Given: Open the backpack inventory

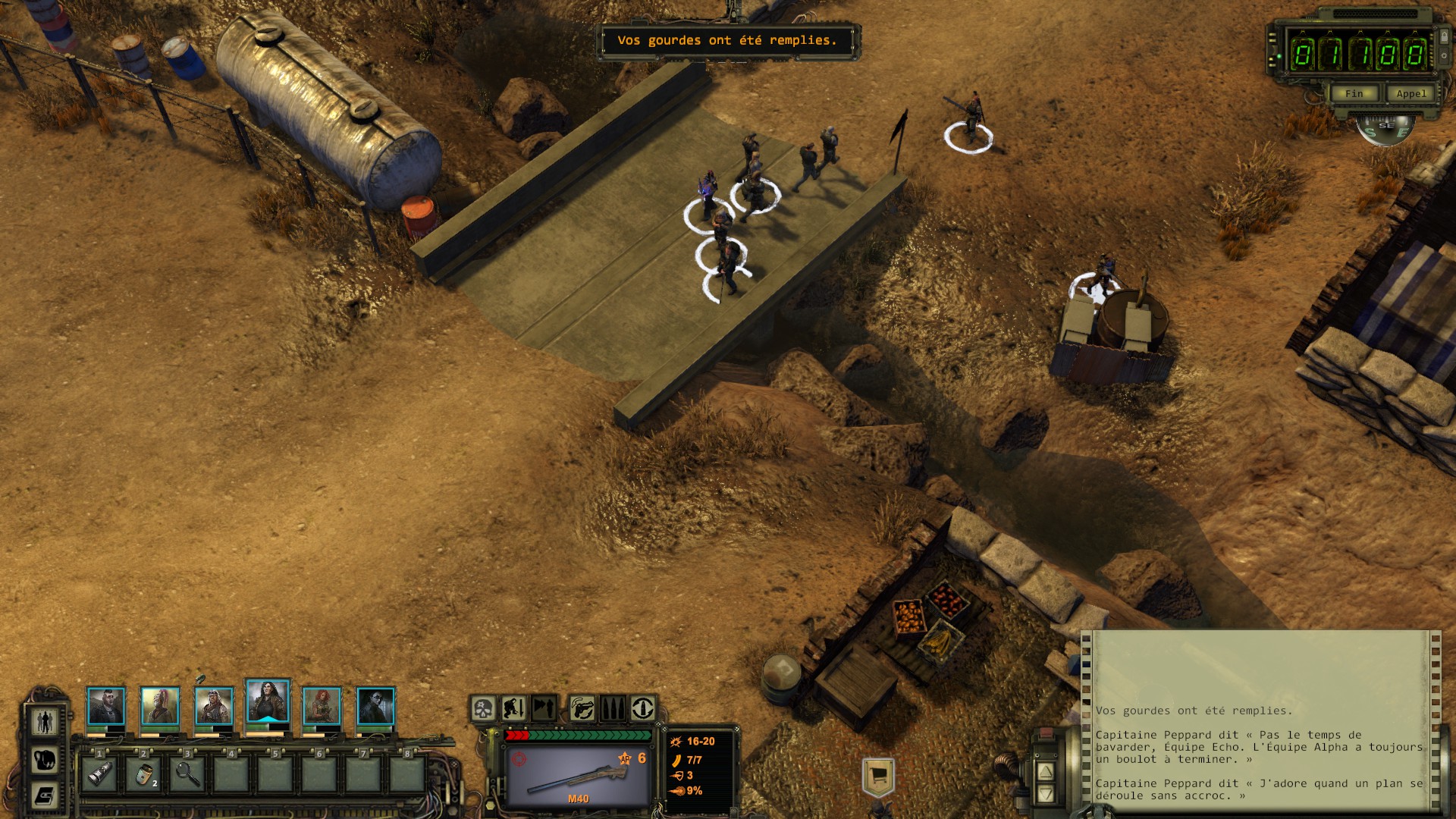Looking at the screenshot, I should (45, 759).
